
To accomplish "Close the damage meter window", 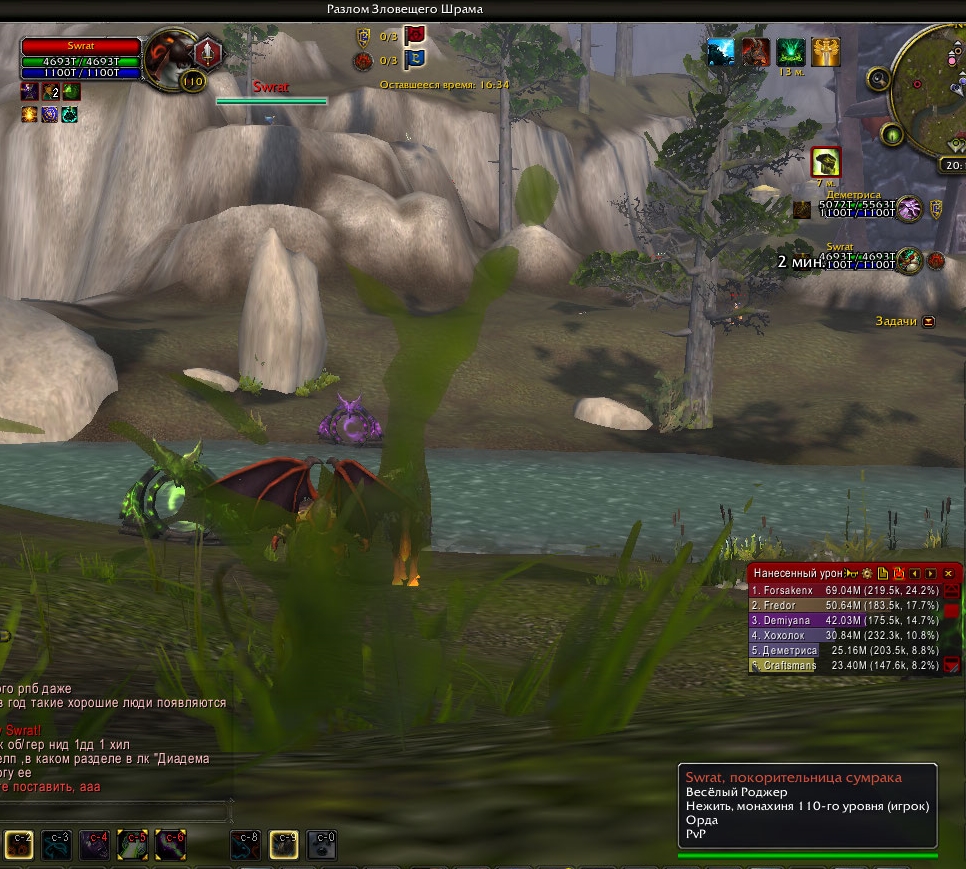I will (948, 573).
